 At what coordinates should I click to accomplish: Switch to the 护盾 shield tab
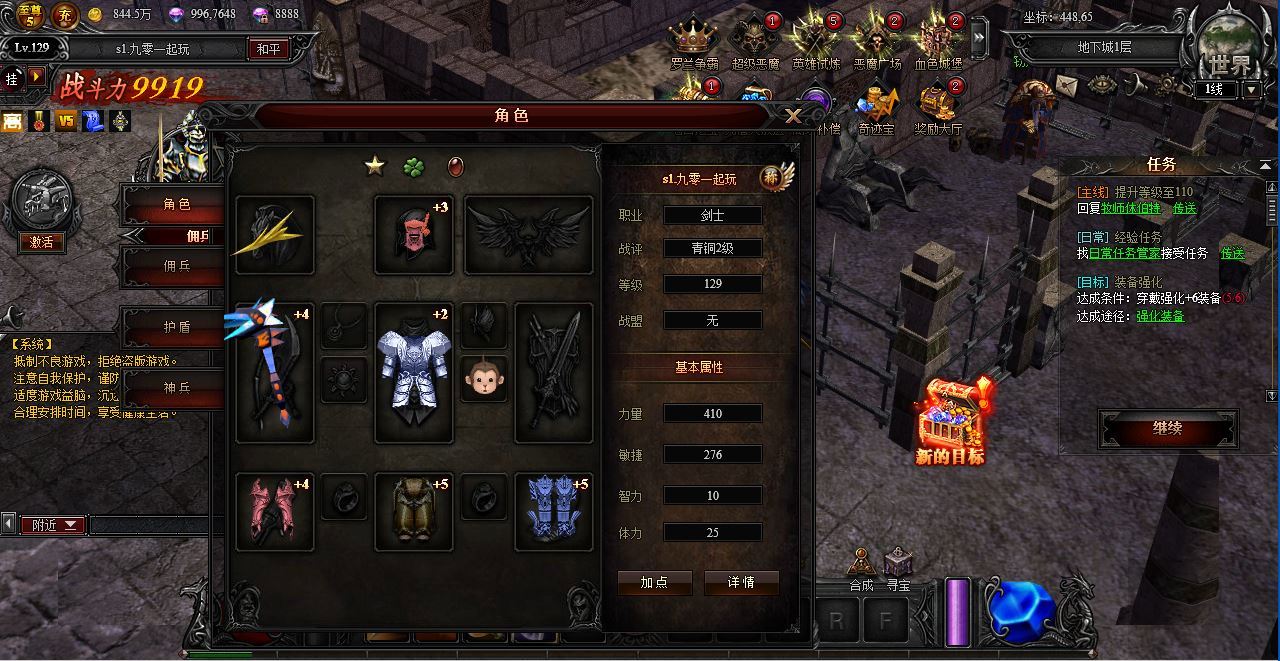pos(177,326)
